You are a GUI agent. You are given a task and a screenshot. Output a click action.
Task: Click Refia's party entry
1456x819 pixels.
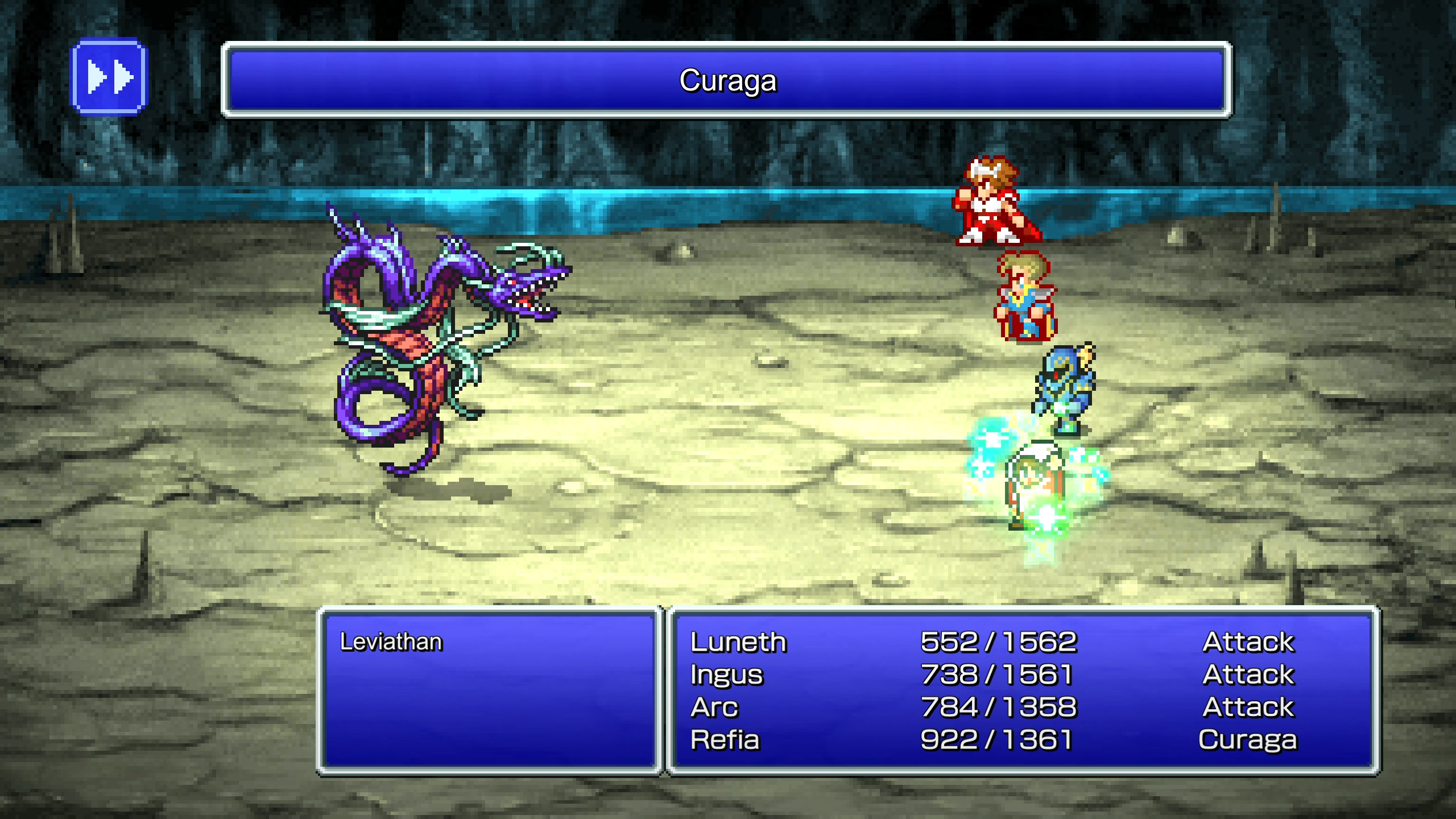pos(725,740)
